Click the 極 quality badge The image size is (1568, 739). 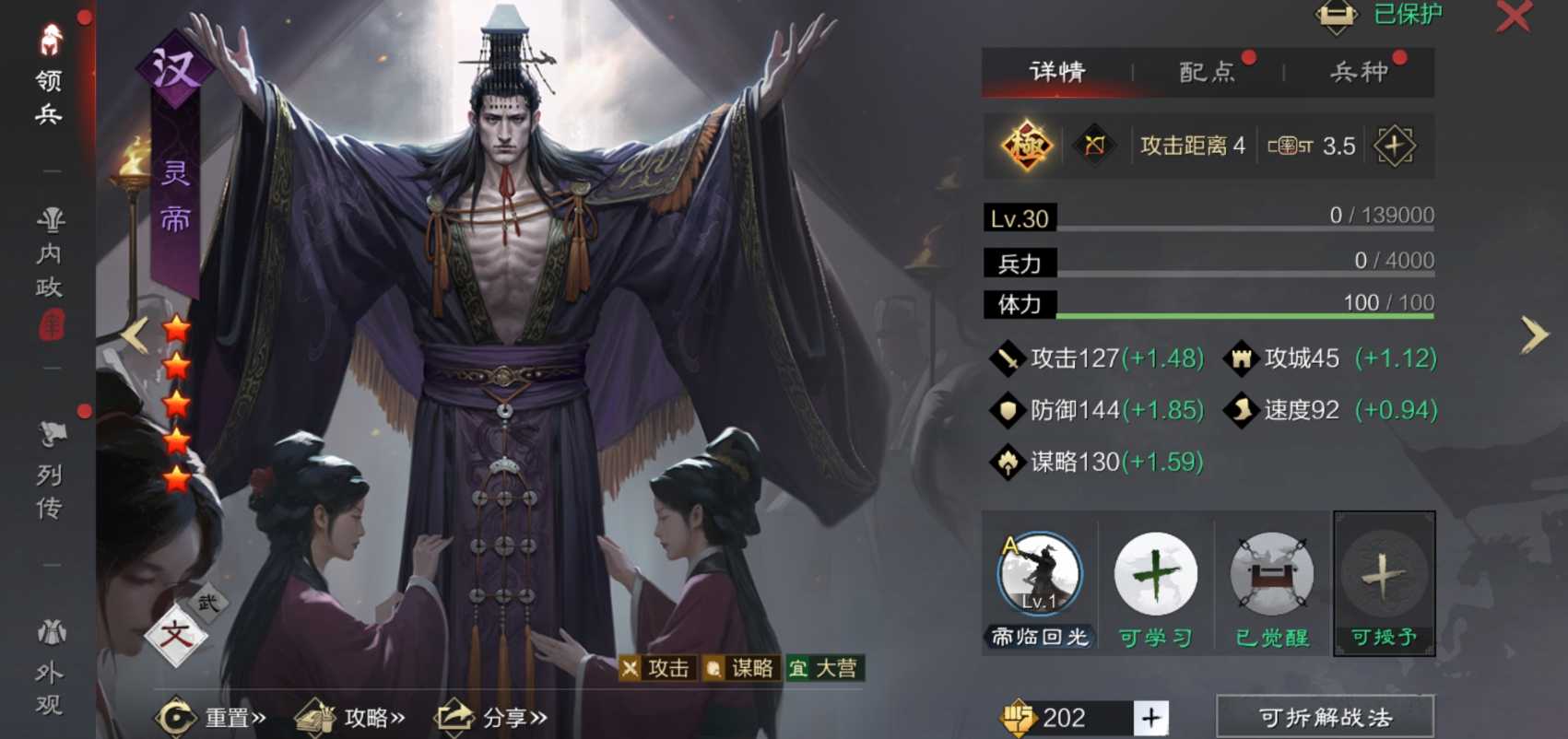(x=1027, y=145)
